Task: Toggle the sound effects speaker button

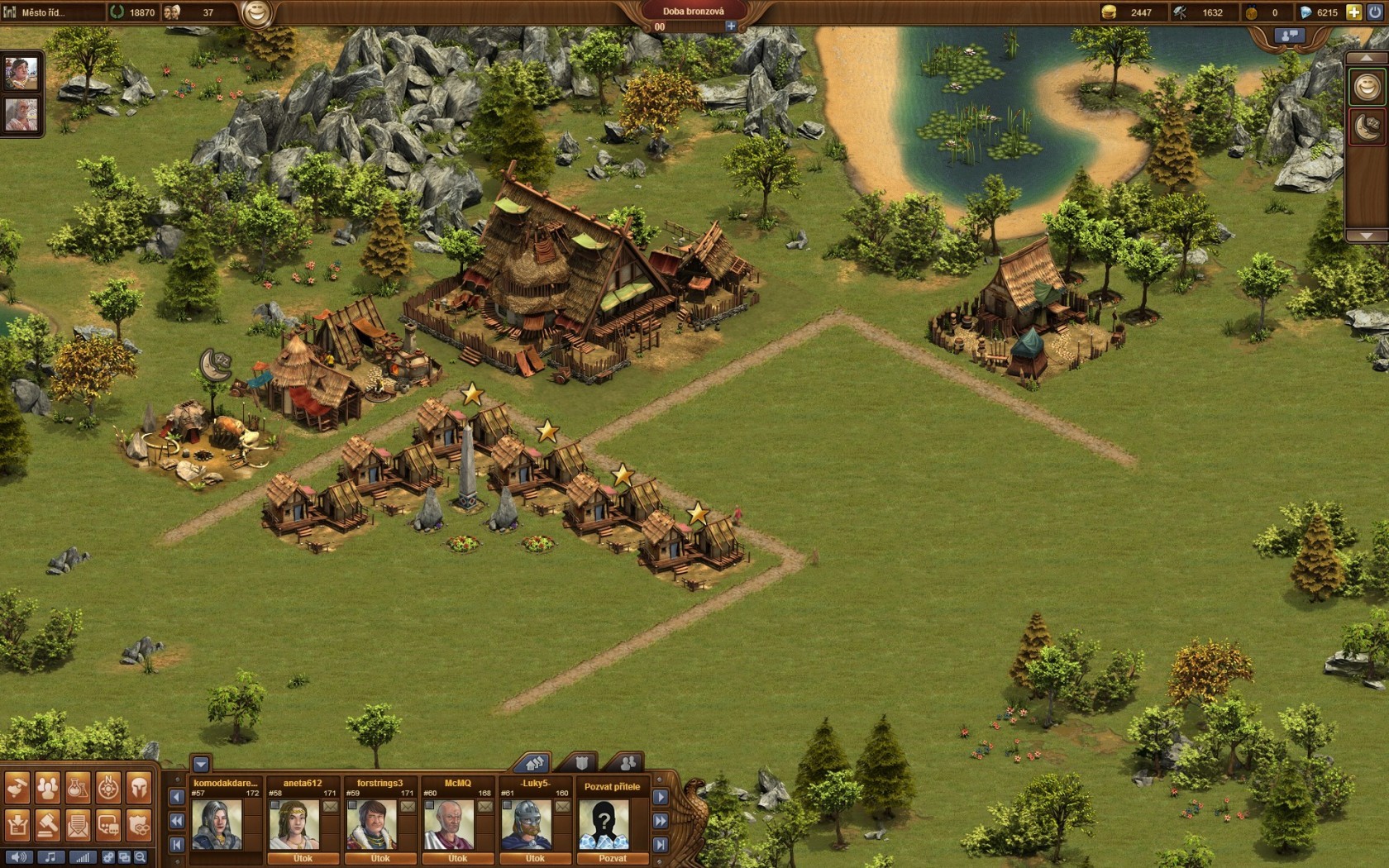Action: click(x=18, y=857)
